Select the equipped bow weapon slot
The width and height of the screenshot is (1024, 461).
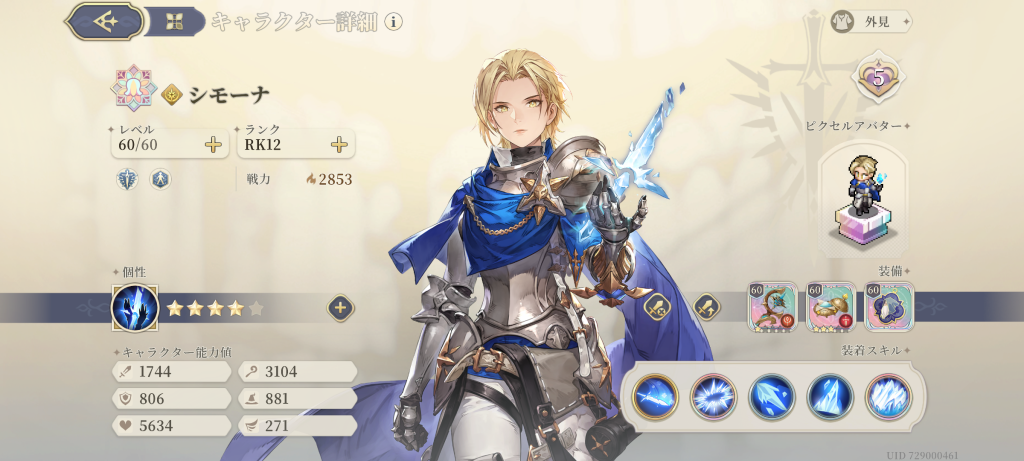pyautogui.click(x=772, y=306)
